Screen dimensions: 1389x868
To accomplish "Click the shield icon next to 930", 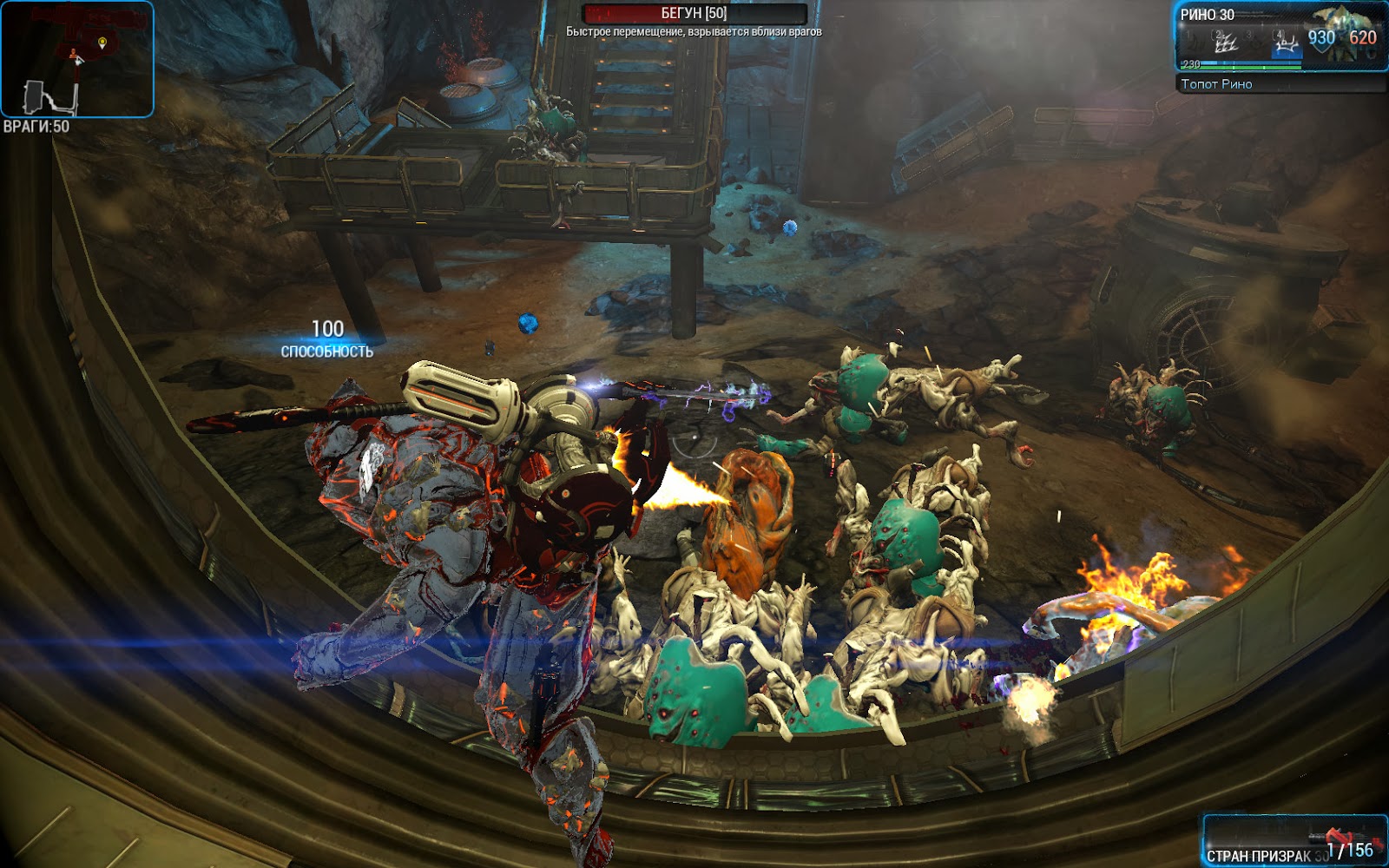I will [x=1321, y=41].
